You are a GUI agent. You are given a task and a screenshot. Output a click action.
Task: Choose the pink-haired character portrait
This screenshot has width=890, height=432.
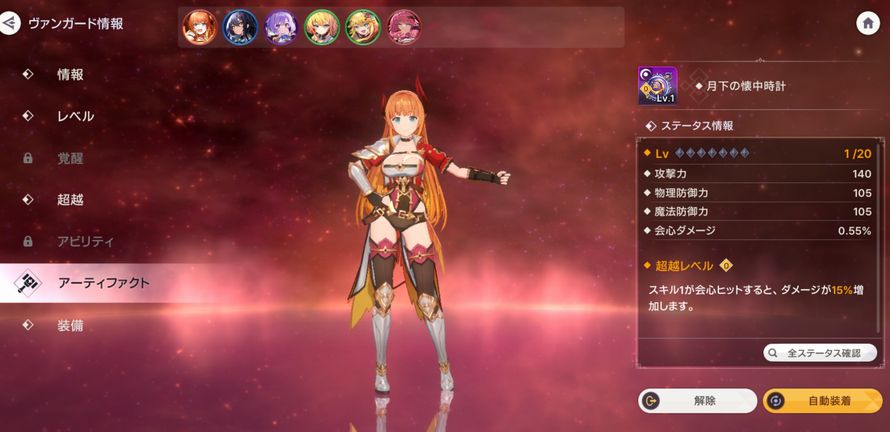(x=403, y=26)
